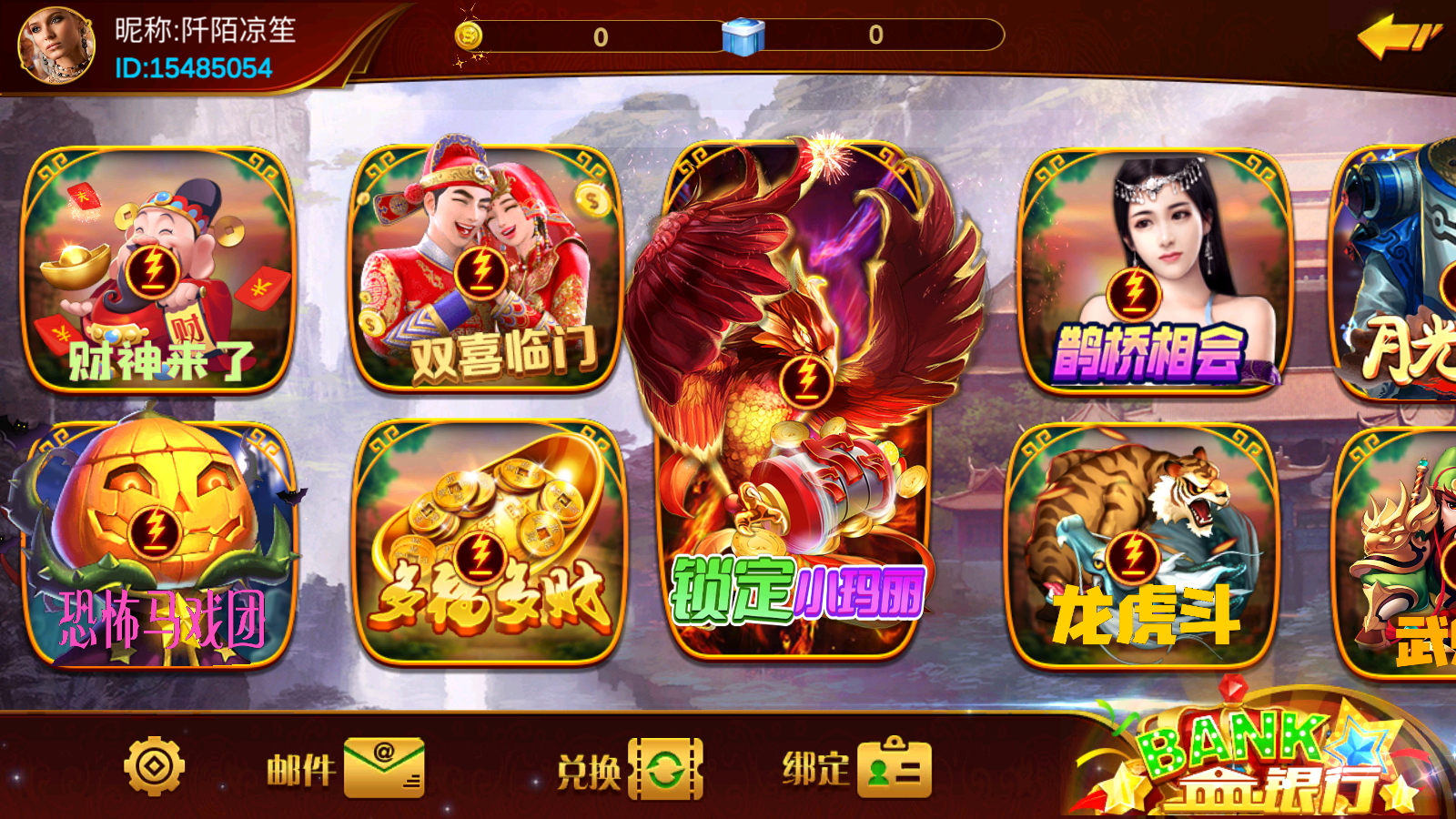Start the 多福多财 gold coins game
This screenshot has height=819, width=1456.
(487, 543)
